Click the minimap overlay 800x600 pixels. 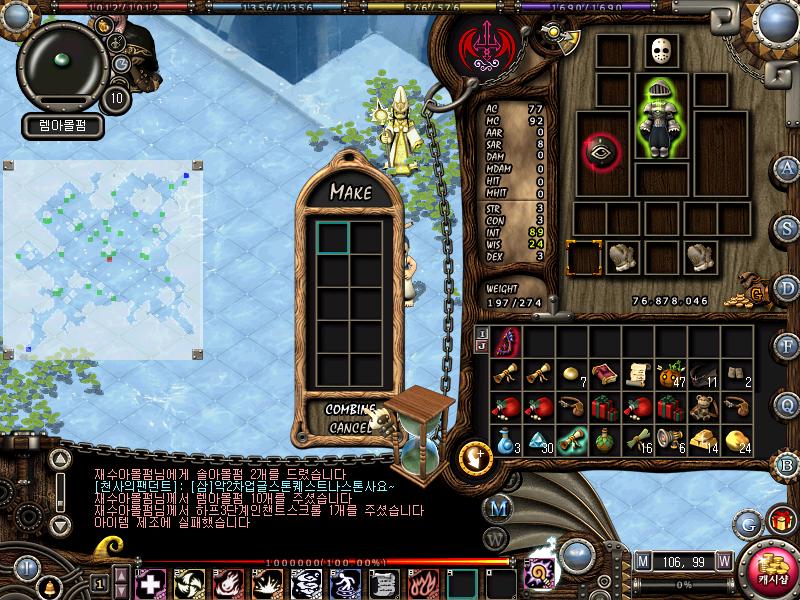pos(105,260)
